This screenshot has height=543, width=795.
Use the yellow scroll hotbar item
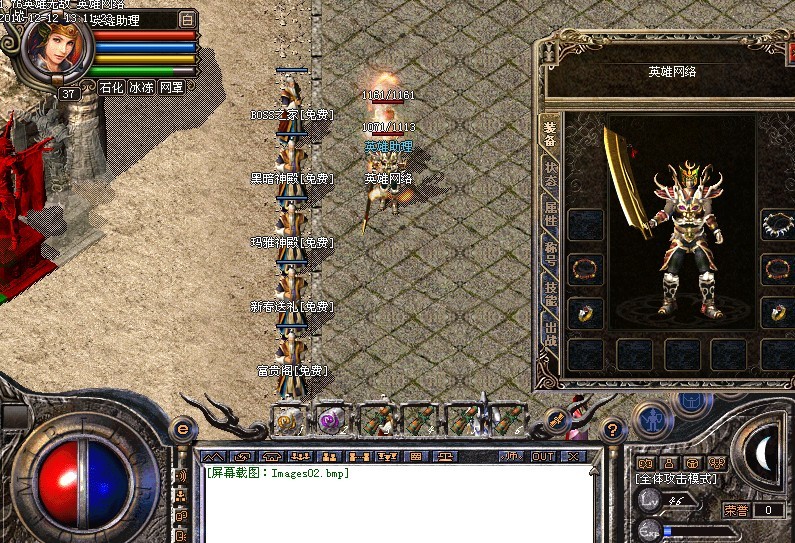point(289,418)
